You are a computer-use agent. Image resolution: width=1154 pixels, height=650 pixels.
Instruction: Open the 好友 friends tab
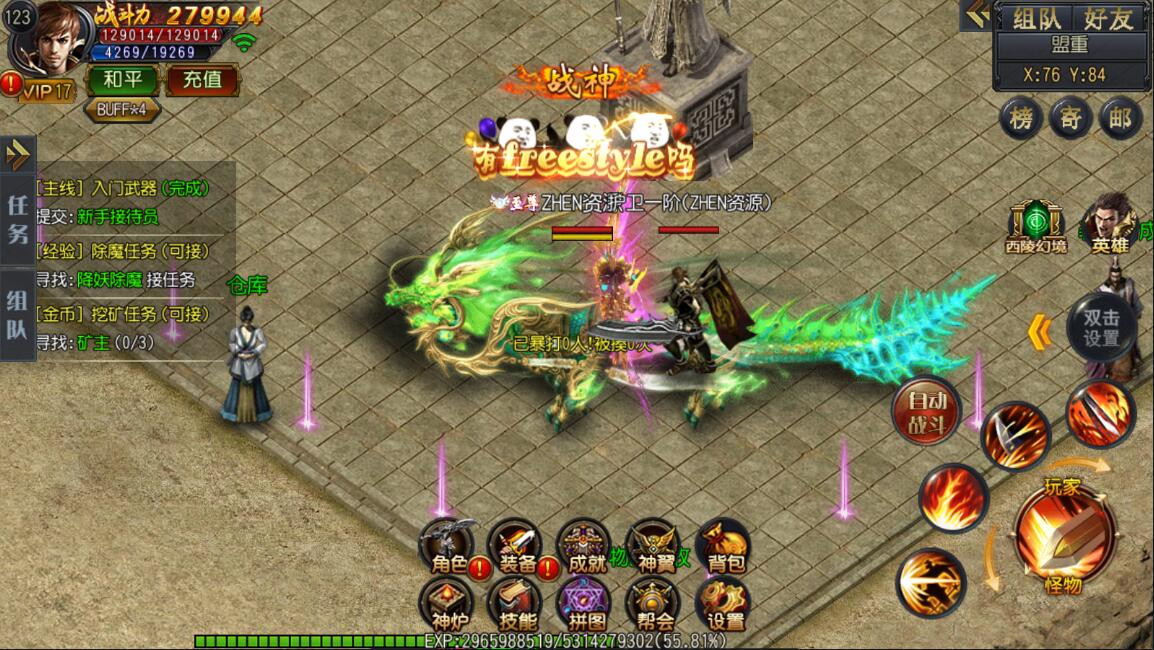[x=1108, y=18]
